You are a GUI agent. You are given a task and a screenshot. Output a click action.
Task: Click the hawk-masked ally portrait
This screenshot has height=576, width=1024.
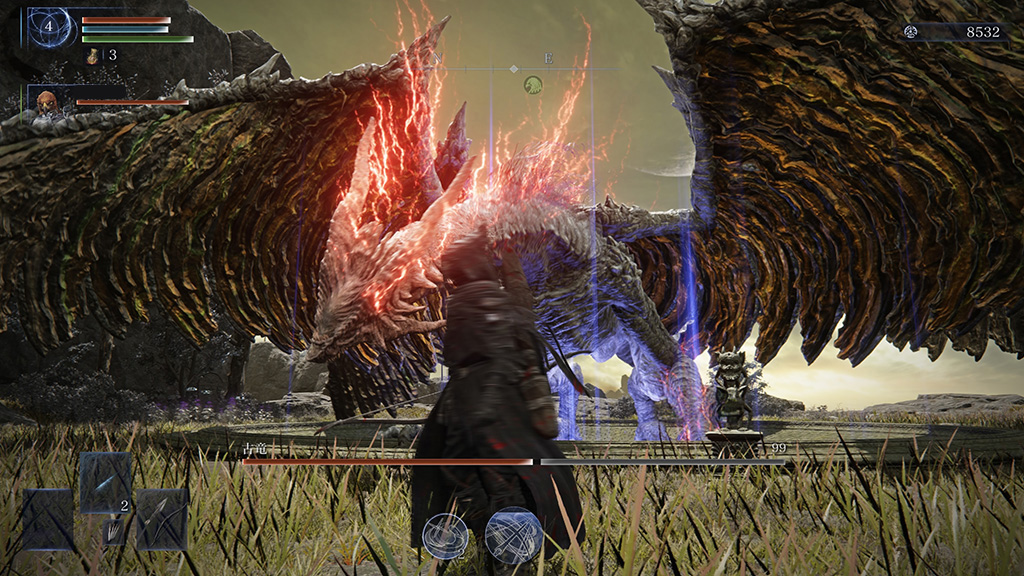(46, 102)
